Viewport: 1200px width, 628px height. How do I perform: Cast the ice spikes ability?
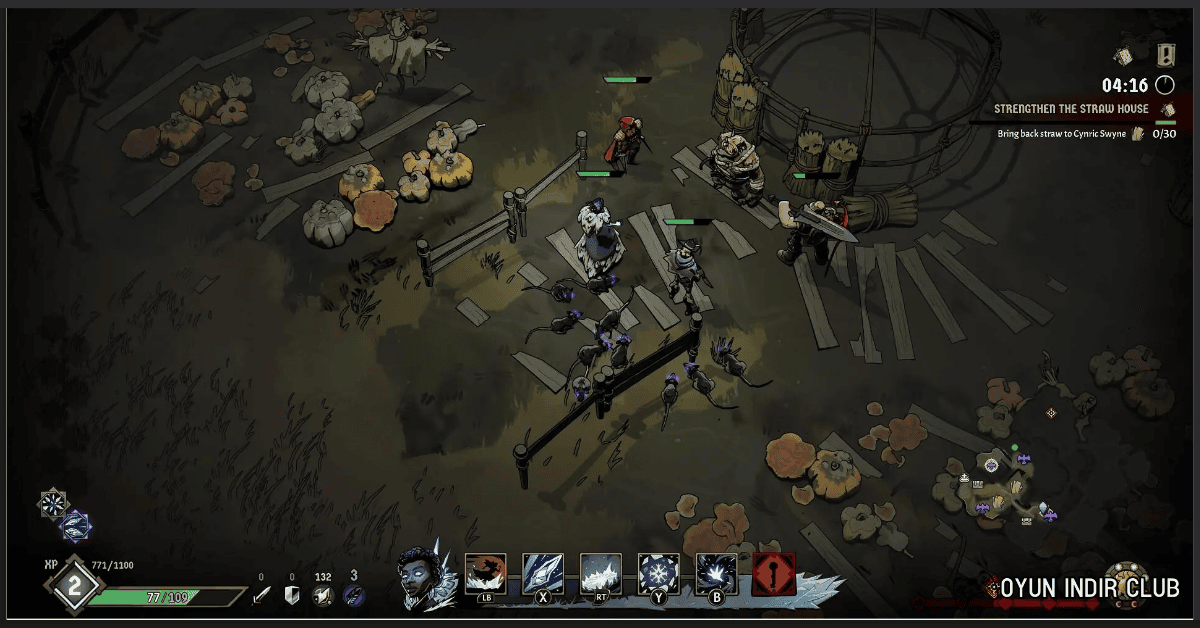pyautogui.click(x=601, y=574)
